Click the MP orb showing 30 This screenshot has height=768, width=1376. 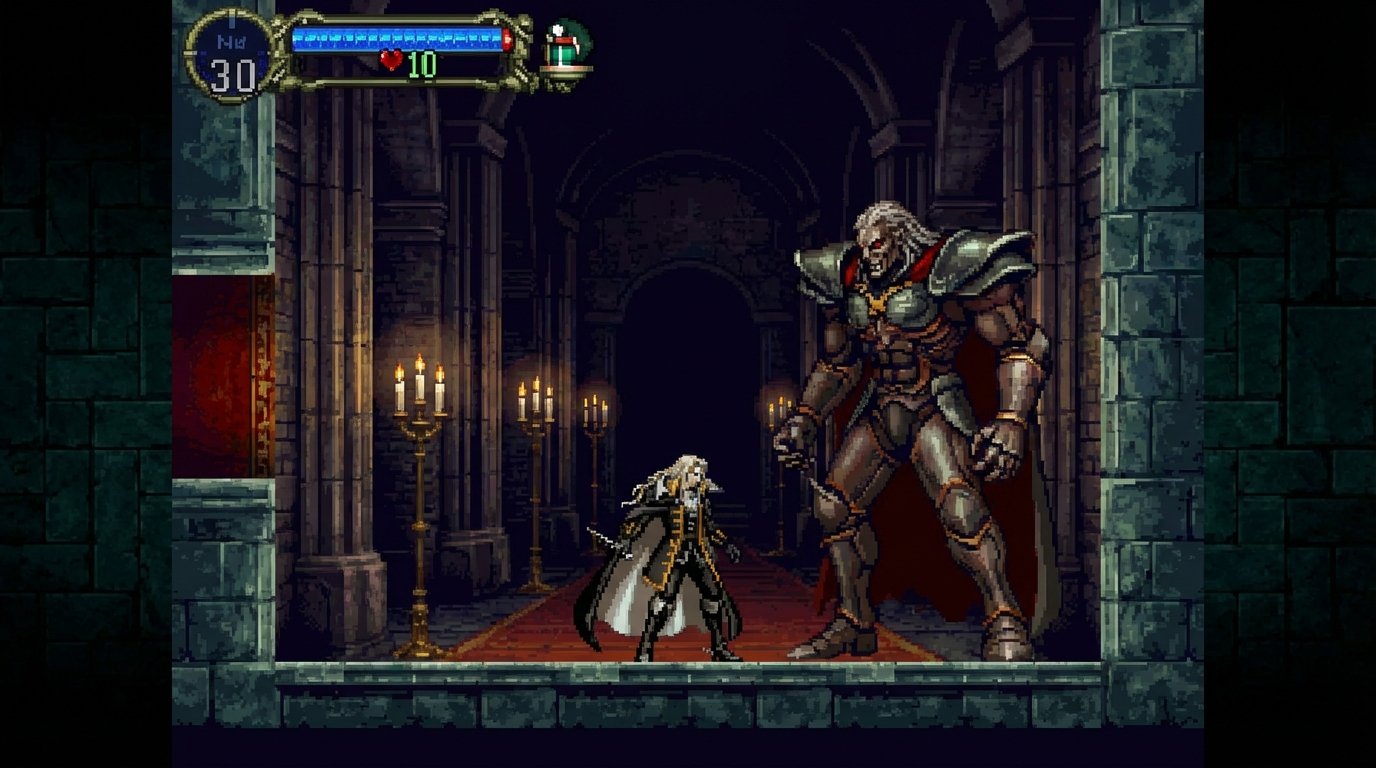click(229, 58)
